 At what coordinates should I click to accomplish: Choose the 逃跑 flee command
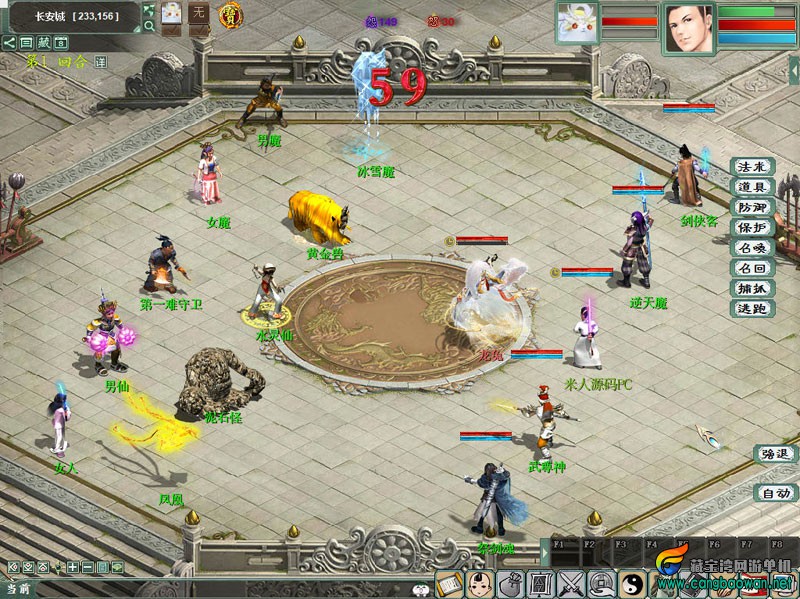[751, 309]
